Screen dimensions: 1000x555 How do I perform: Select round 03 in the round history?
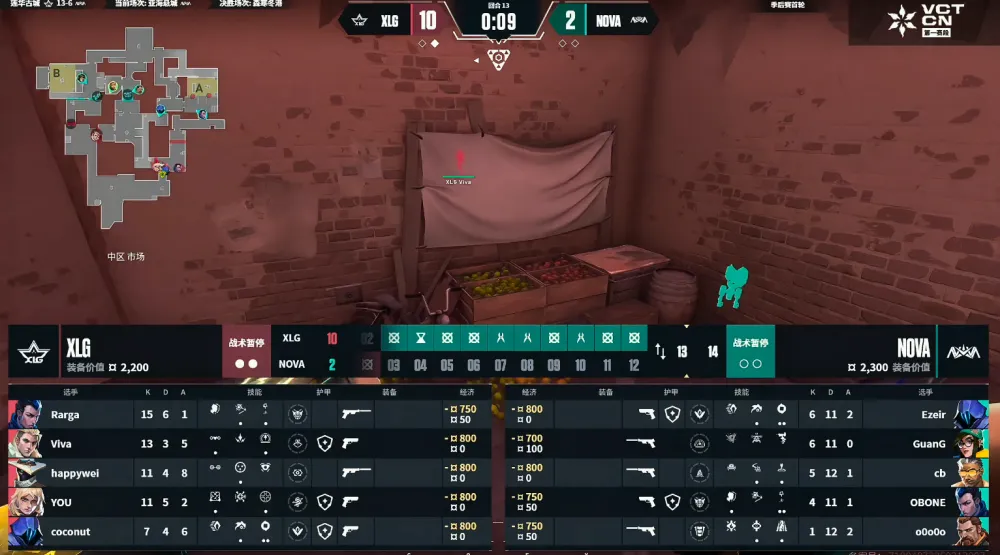(x=394, y=365)
